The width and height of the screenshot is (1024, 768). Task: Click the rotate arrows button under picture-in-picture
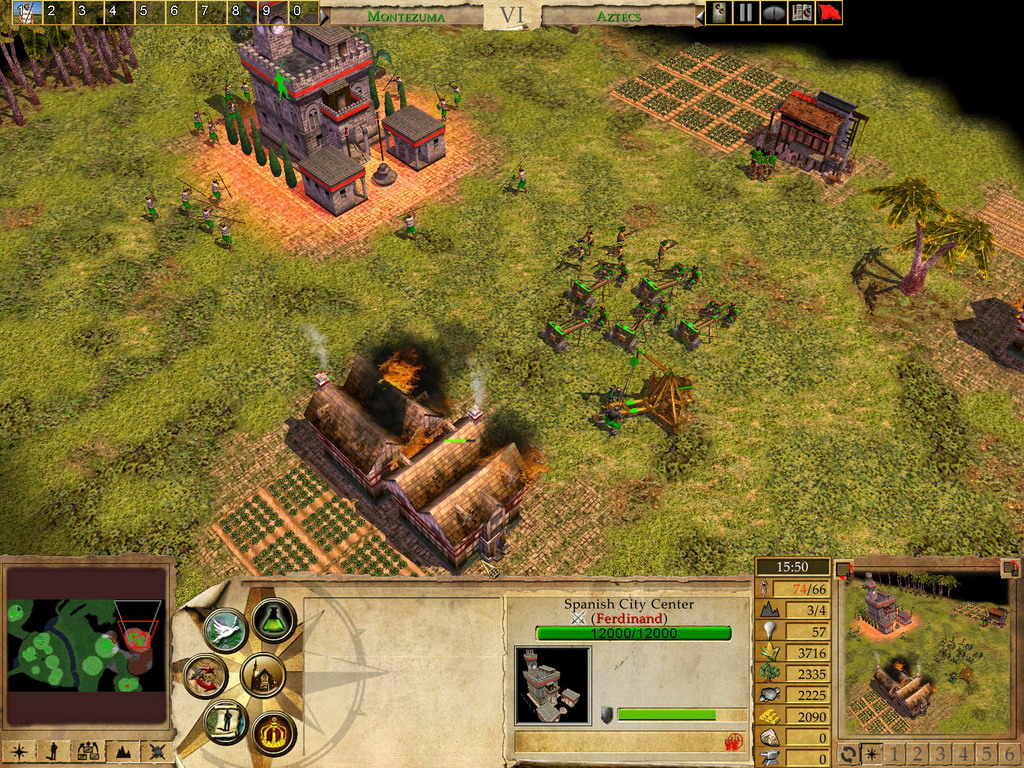pos(848,754)
